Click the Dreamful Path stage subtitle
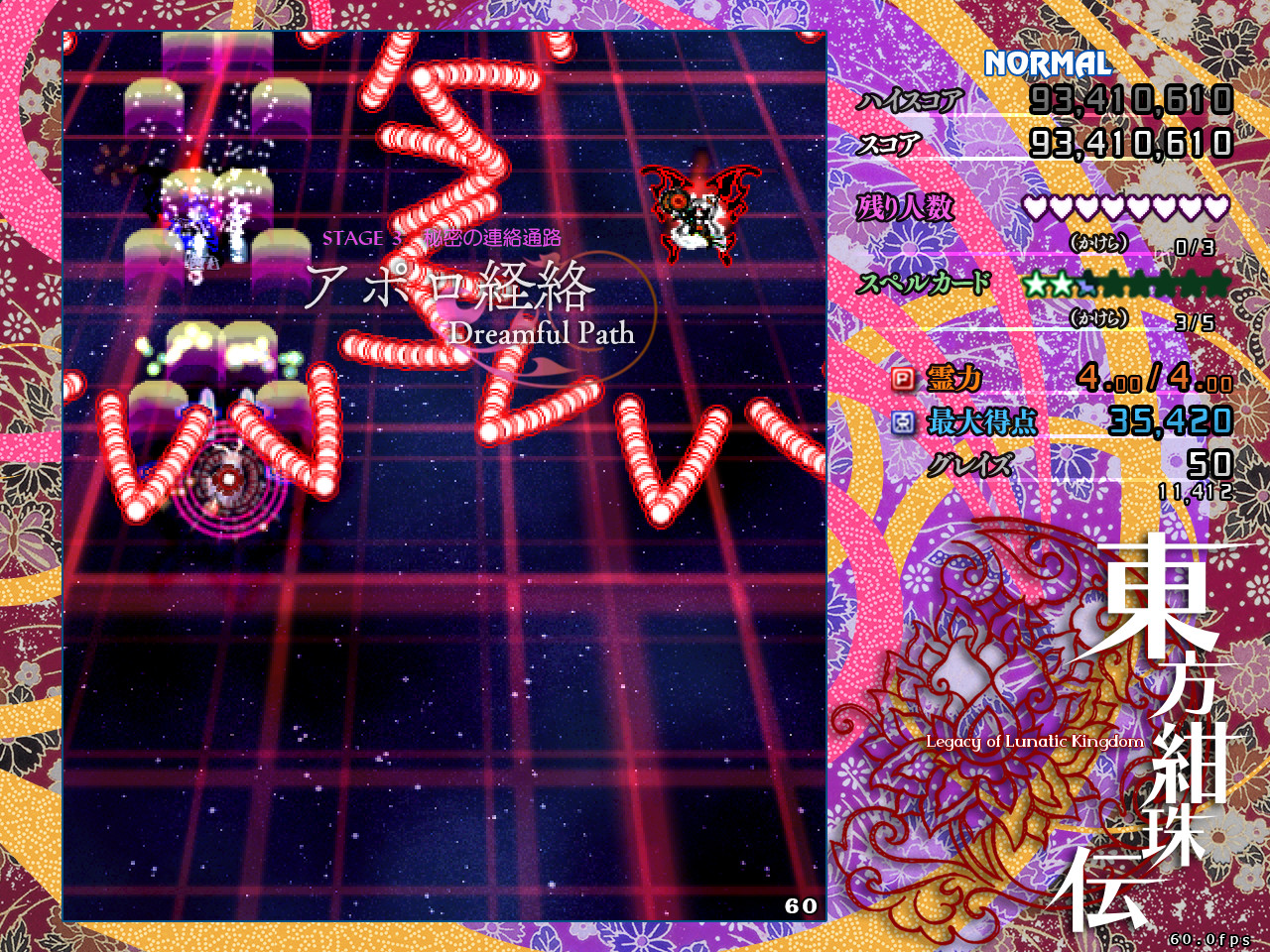The height and width of the screenshot is (952, 1270). point(542,335)
